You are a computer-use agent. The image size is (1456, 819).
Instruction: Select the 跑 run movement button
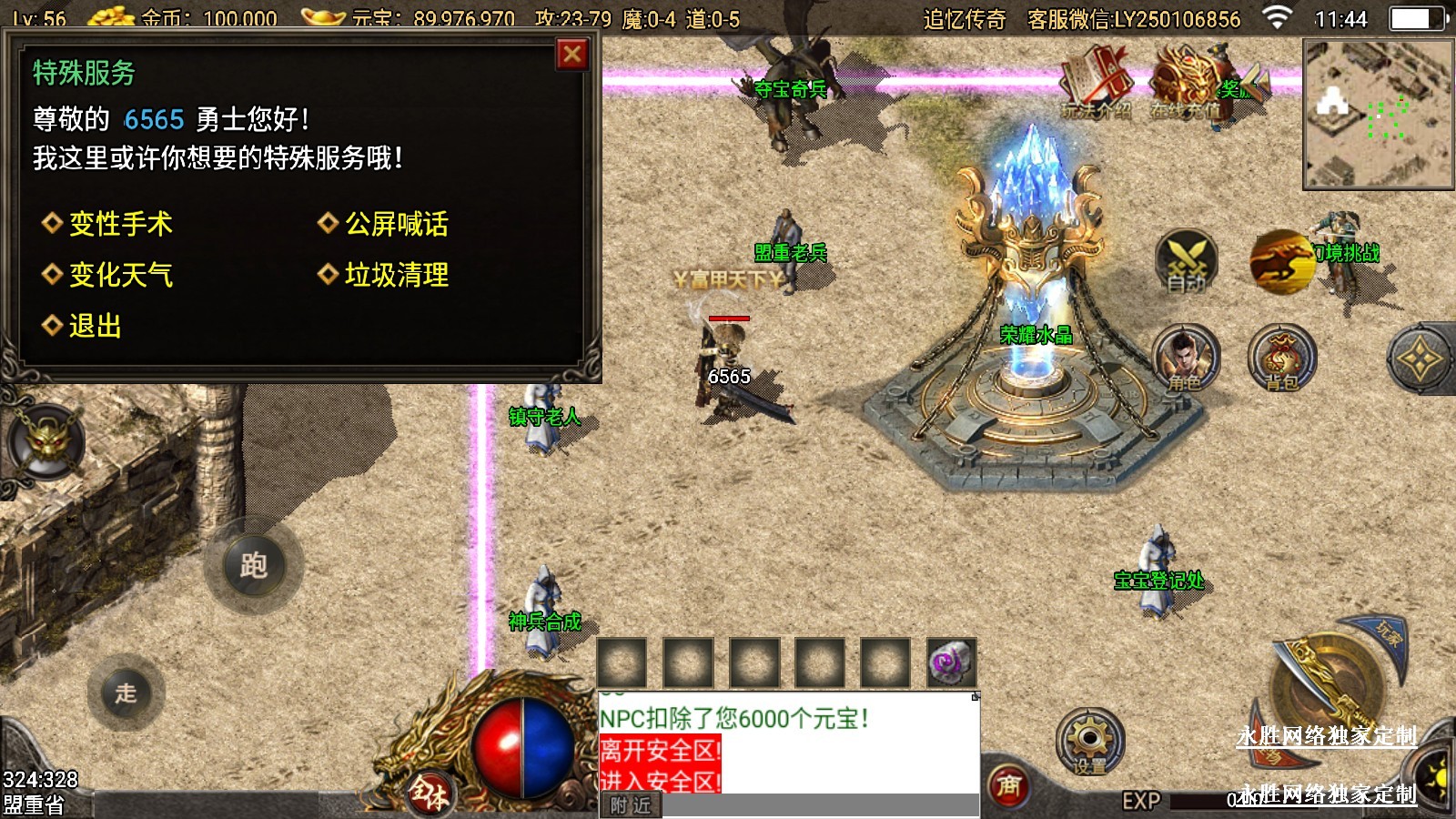(254, 566)
